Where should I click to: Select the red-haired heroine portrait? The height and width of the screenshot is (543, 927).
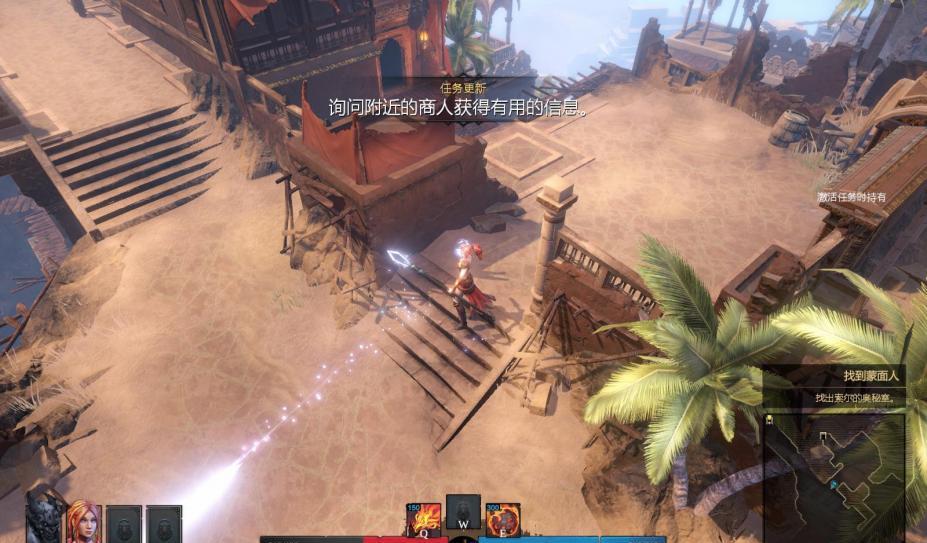84,522
